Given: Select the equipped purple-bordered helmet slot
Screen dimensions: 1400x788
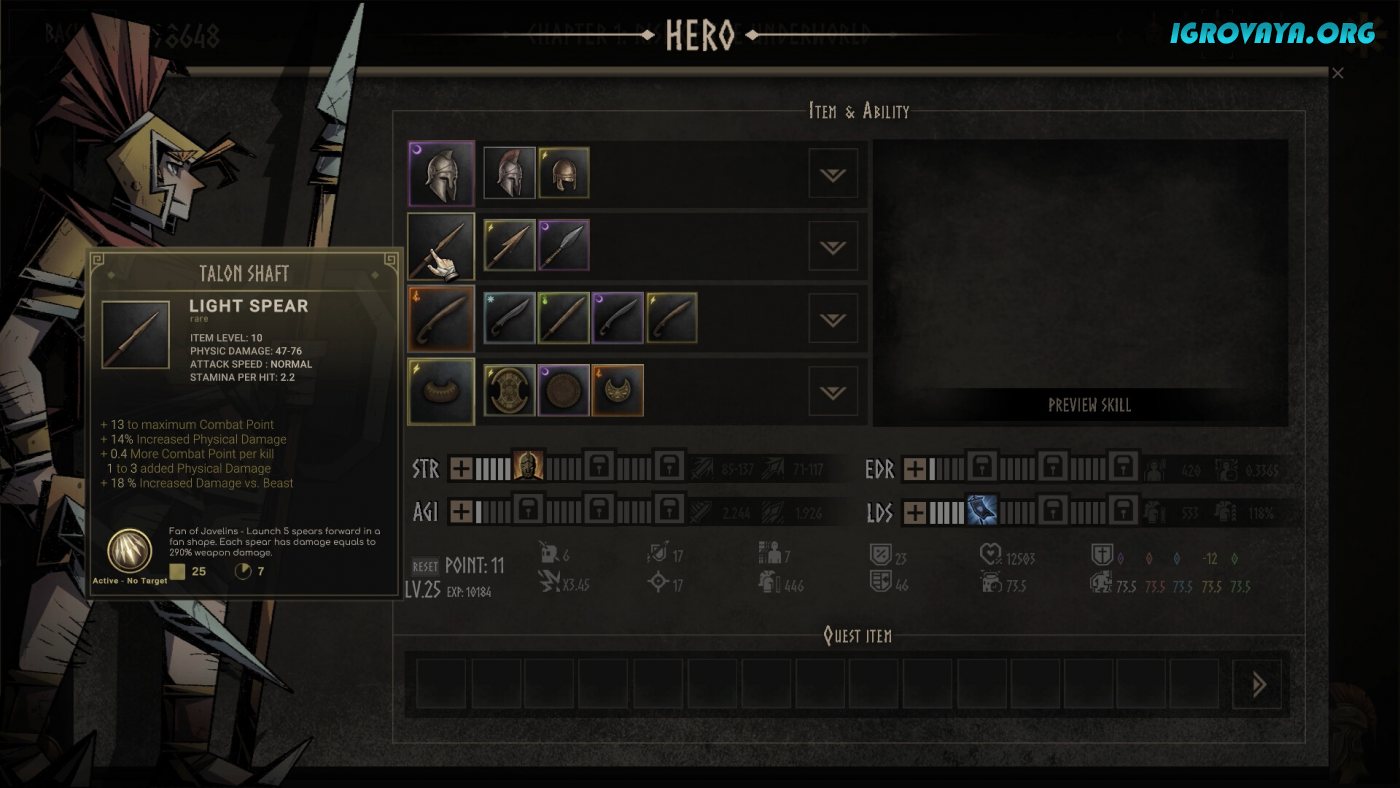Looking at the screenshot, I should [441, 174].
